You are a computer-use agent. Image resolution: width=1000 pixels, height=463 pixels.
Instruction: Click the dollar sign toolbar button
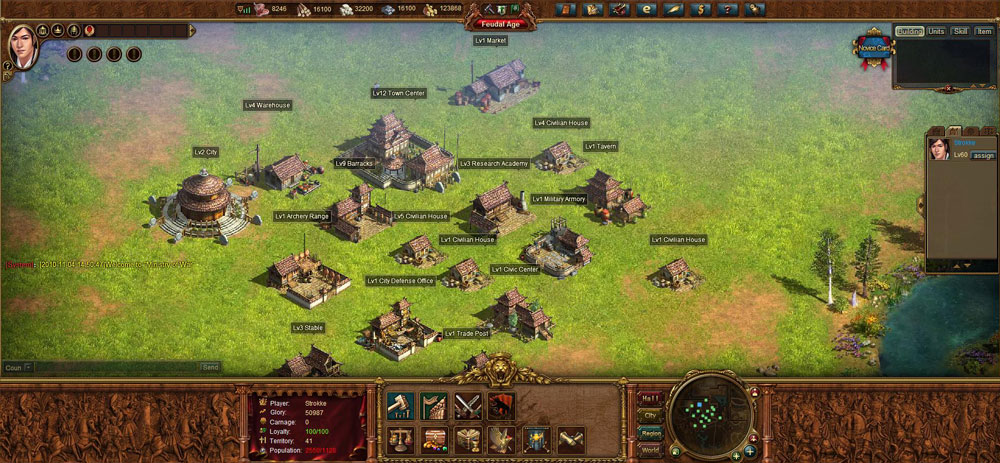pyautogui.click(x=699, y=9)
